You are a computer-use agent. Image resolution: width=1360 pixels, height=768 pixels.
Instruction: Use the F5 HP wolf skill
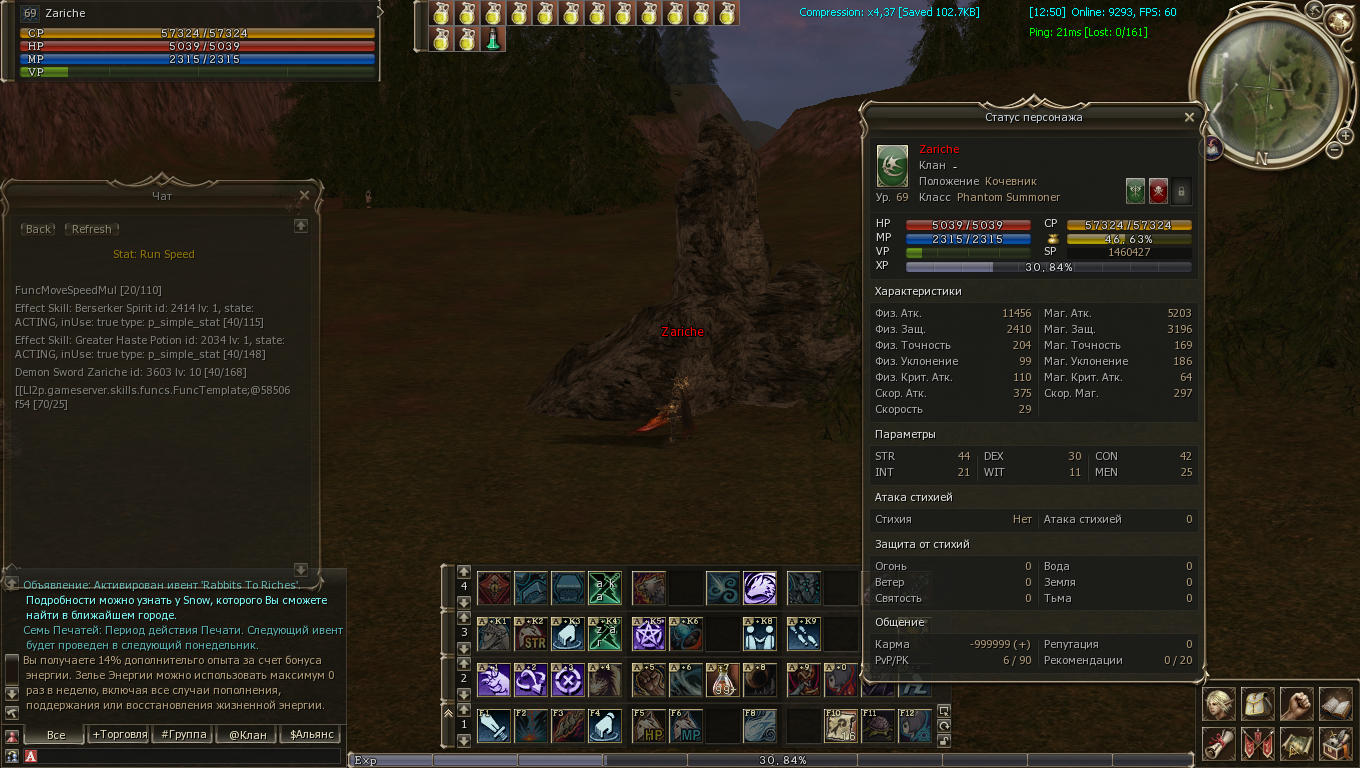coord(649,726)
